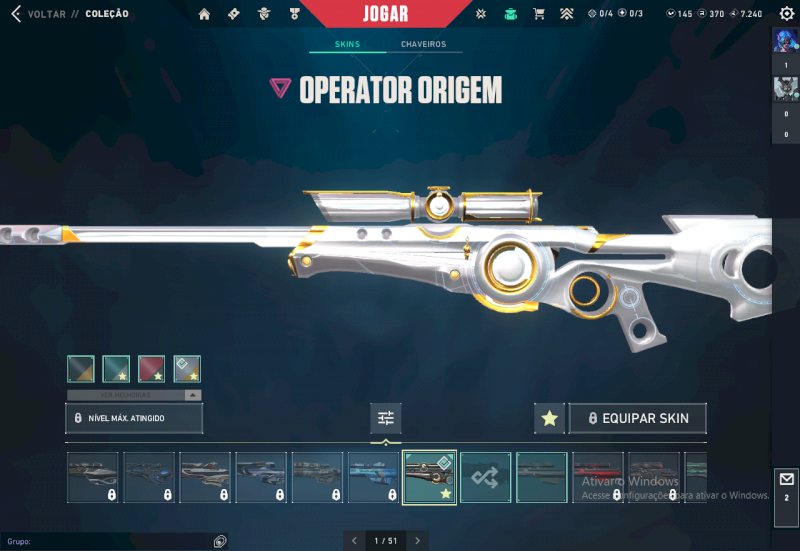Select the Skins tab
800x551 pixels.
pos(347,45)
